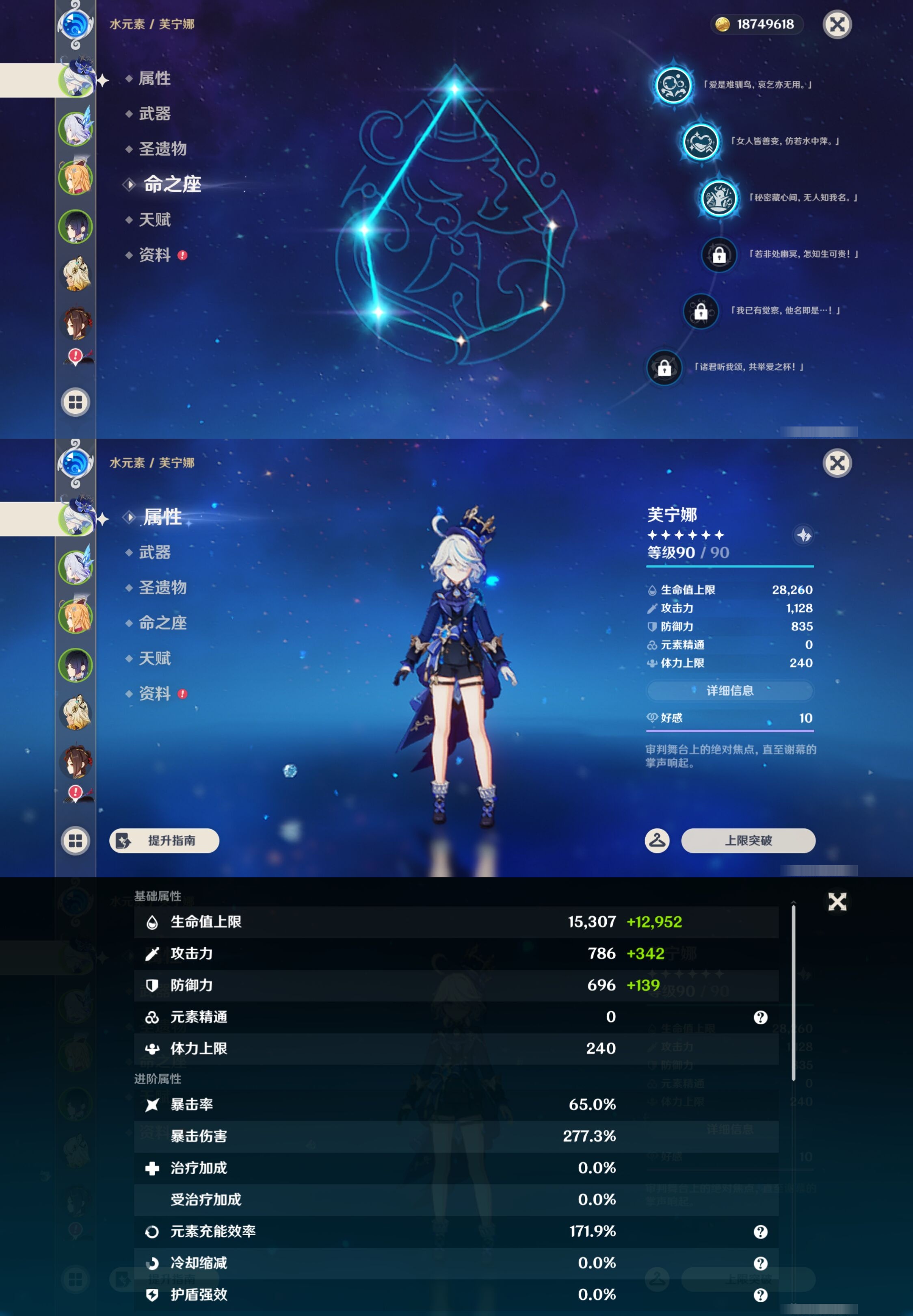913x1316 pixels.
Task: View the locked constellation 诸君听我颂
Action: (664, 368)
